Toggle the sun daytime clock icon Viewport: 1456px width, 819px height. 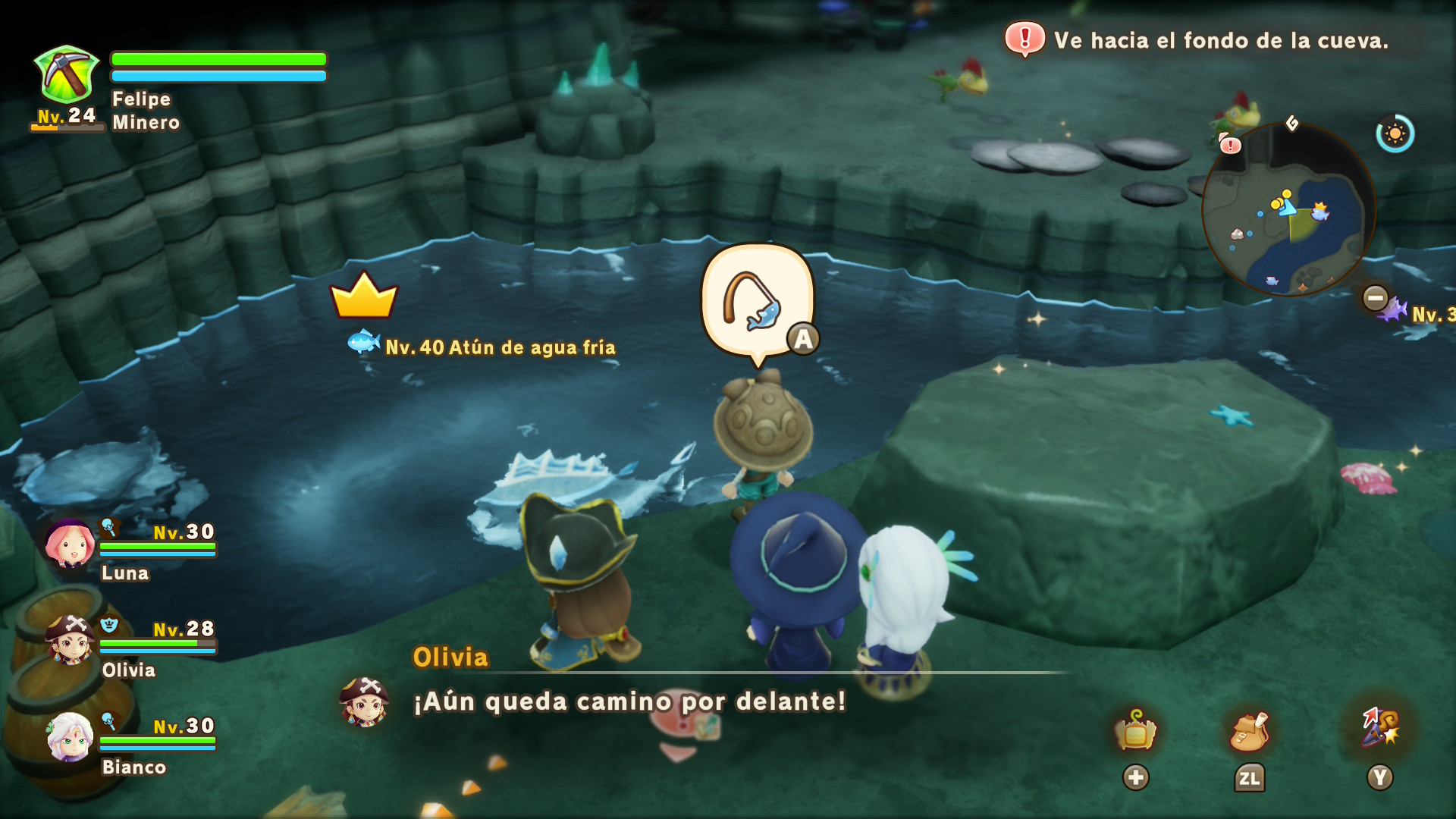click(x=1395, y=134)
